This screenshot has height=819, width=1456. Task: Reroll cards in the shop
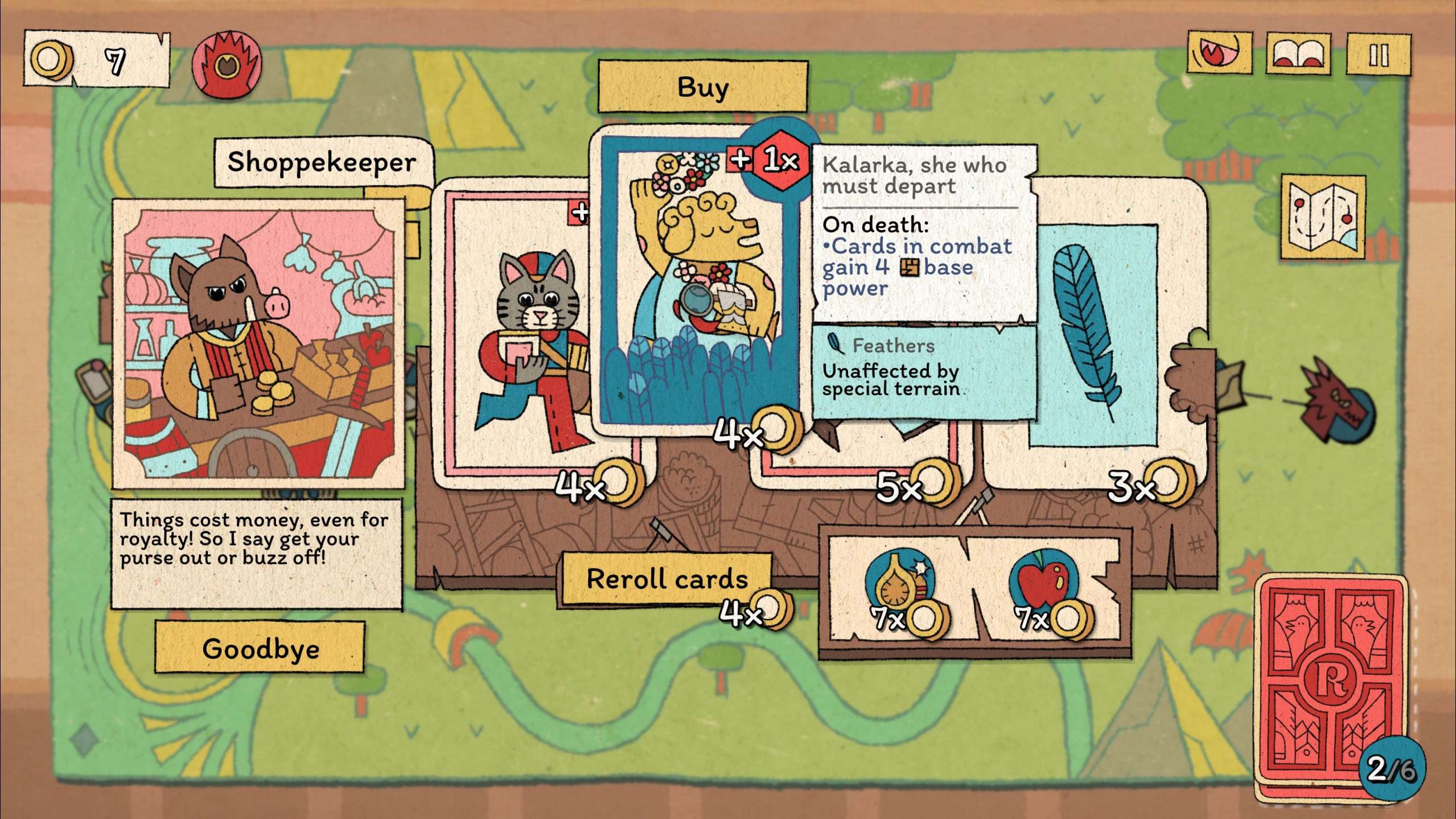point(667,579)
